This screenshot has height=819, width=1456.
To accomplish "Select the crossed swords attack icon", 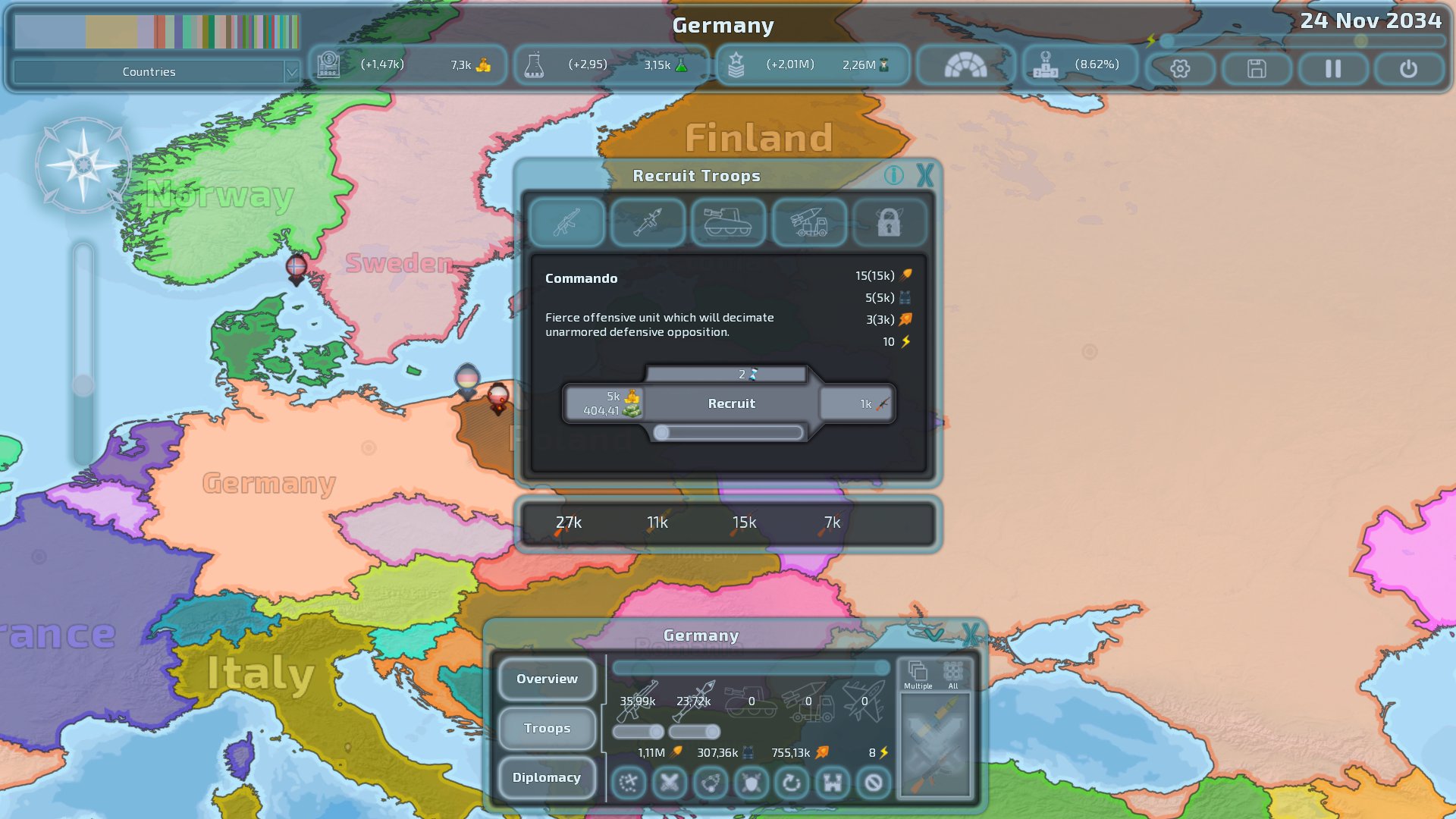I will coord(669,783).
